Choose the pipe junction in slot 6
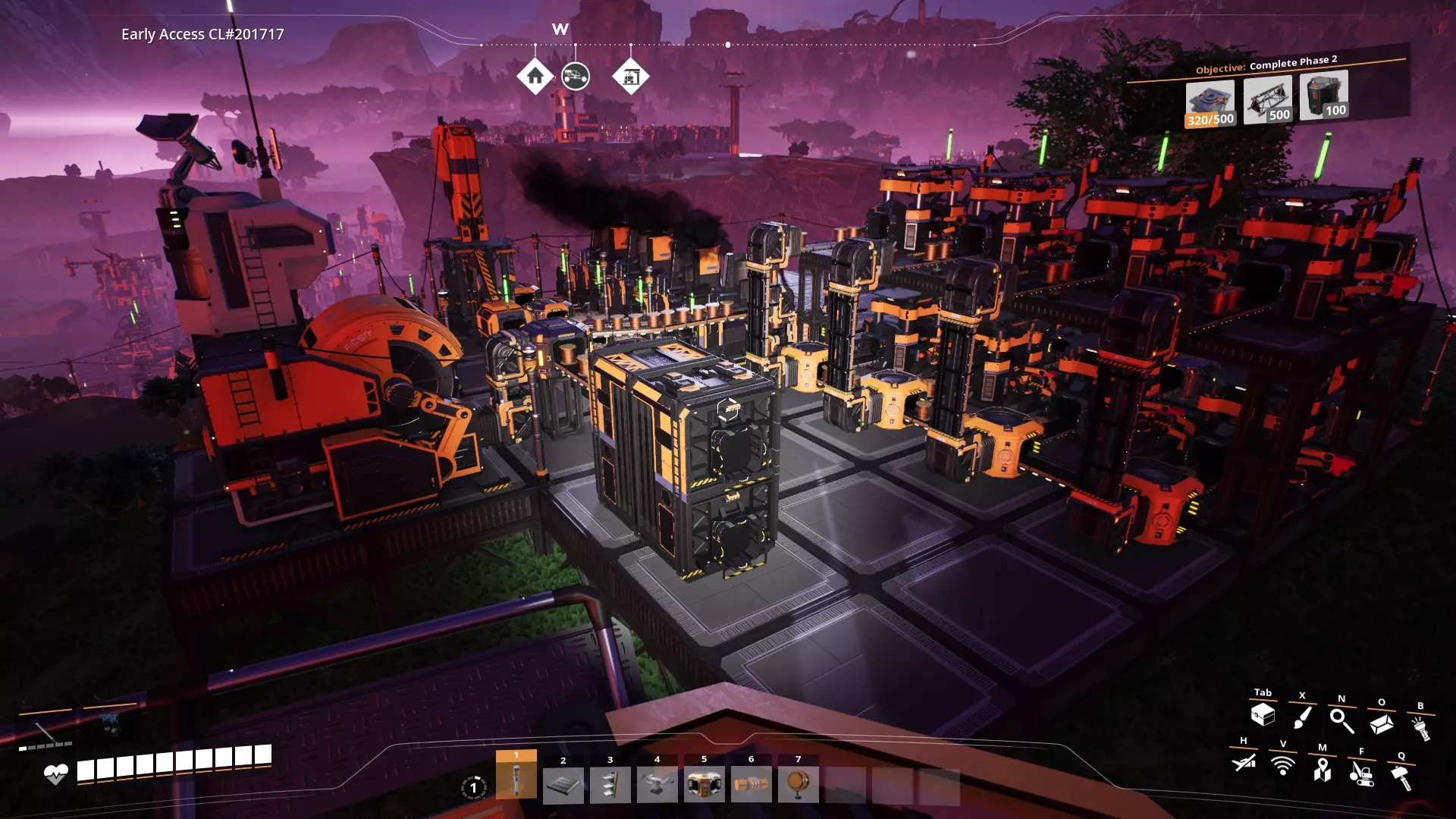Screen dimensions: 1456x819 pos(752,785)
